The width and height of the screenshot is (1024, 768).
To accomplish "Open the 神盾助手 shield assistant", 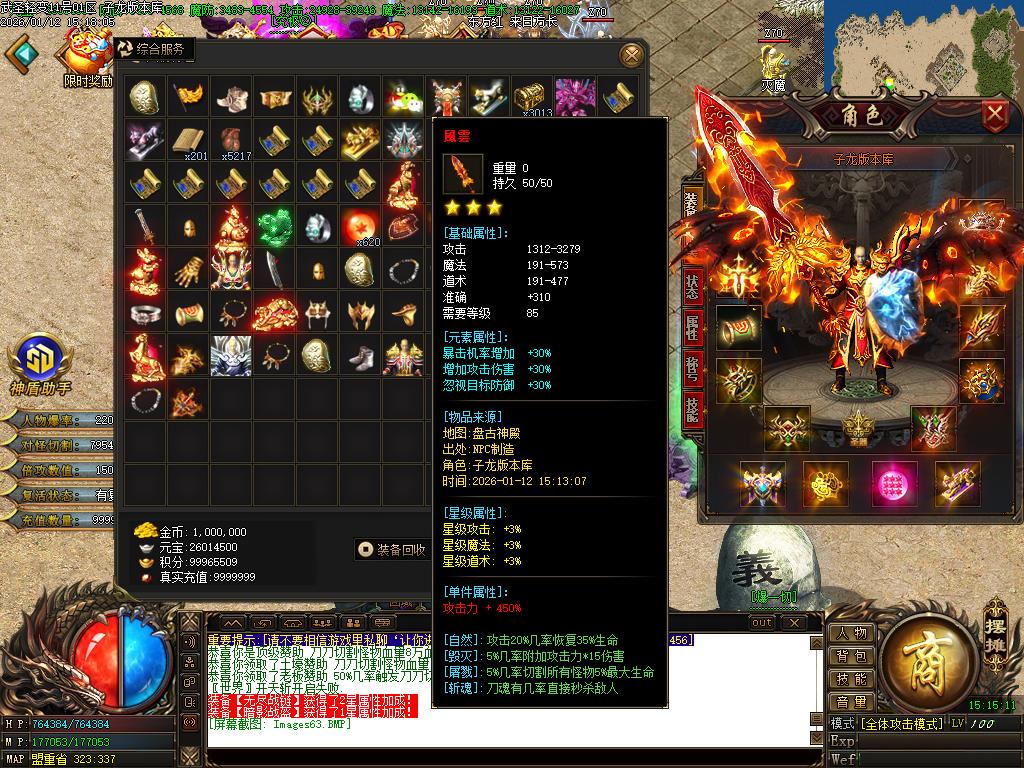I will pos(40,360).
